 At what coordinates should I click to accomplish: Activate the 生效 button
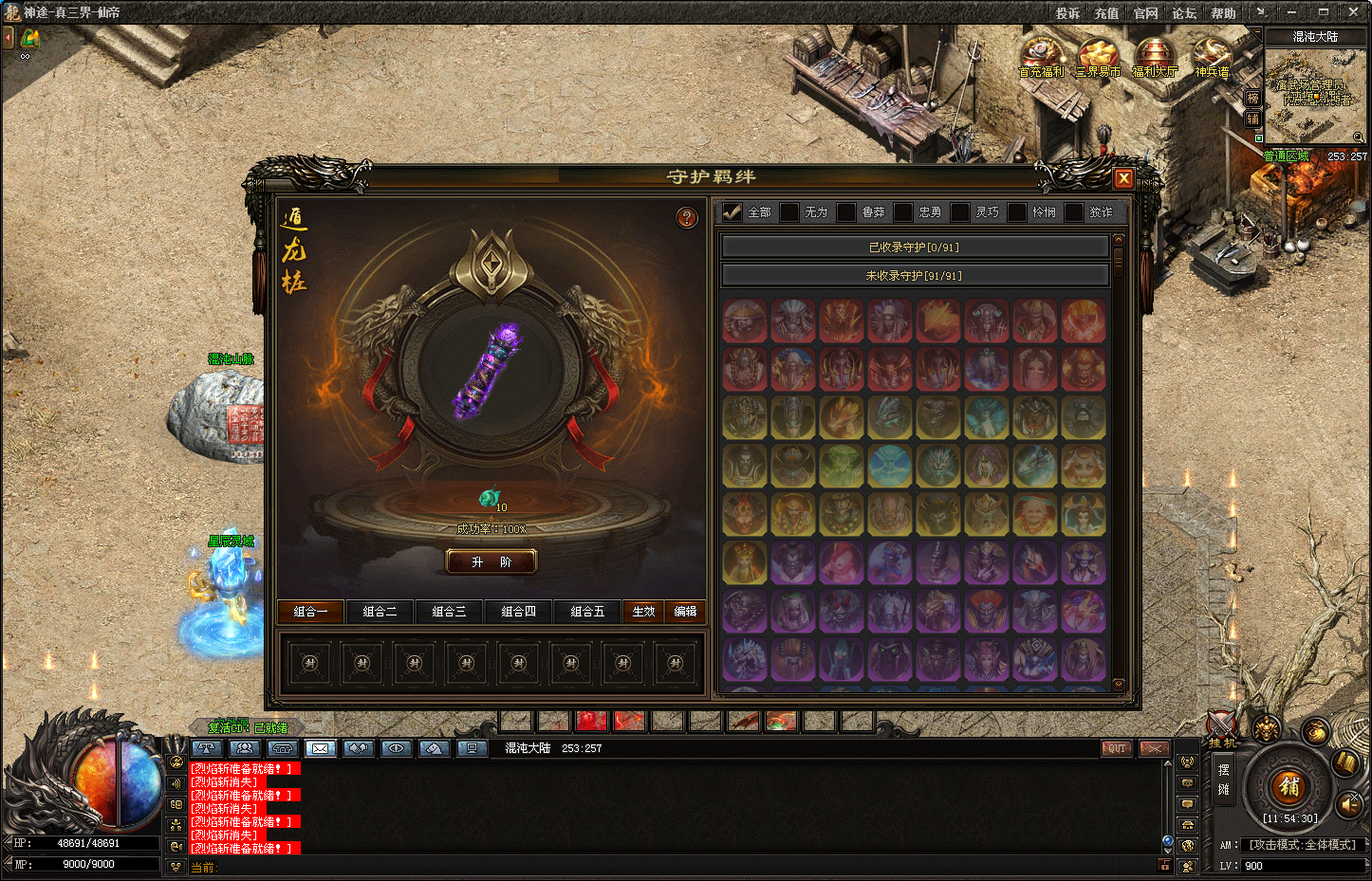643,612
